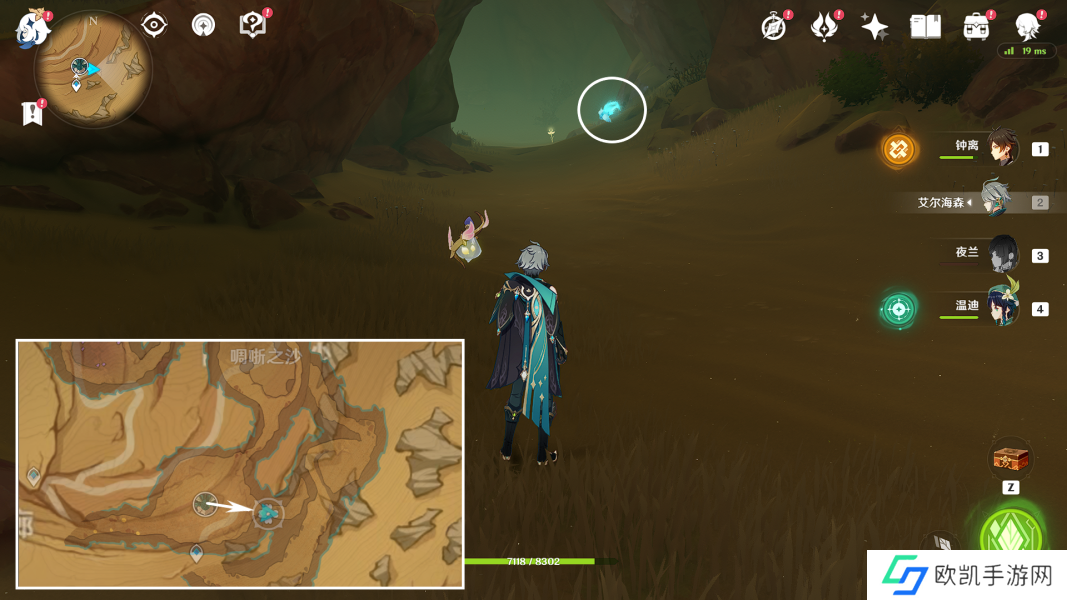The height and width of the screenshot is (600, 1067).
Task: Open the backpack inventory
Action: click(976, 27)
